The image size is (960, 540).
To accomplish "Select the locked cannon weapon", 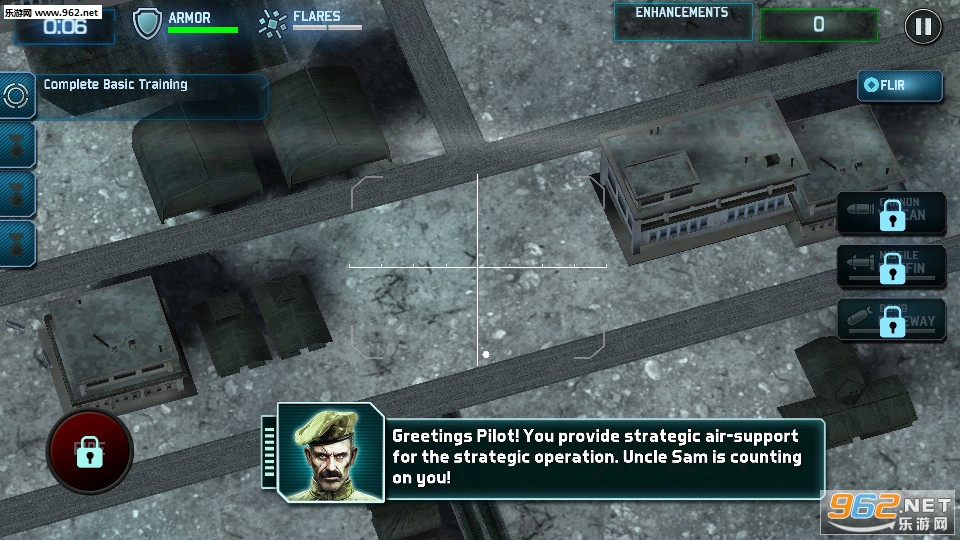I will (x=892, y=214).
